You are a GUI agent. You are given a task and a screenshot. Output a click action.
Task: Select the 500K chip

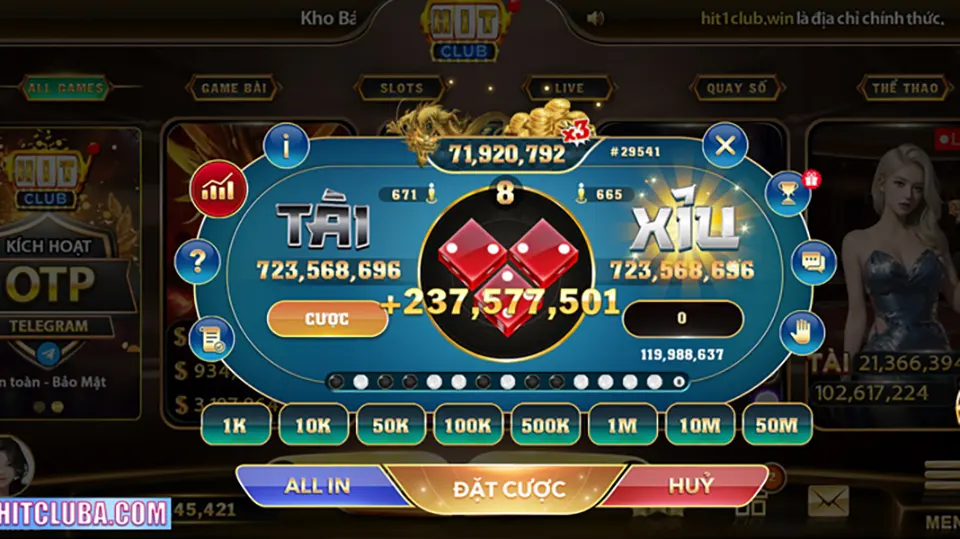click(544, 425)
